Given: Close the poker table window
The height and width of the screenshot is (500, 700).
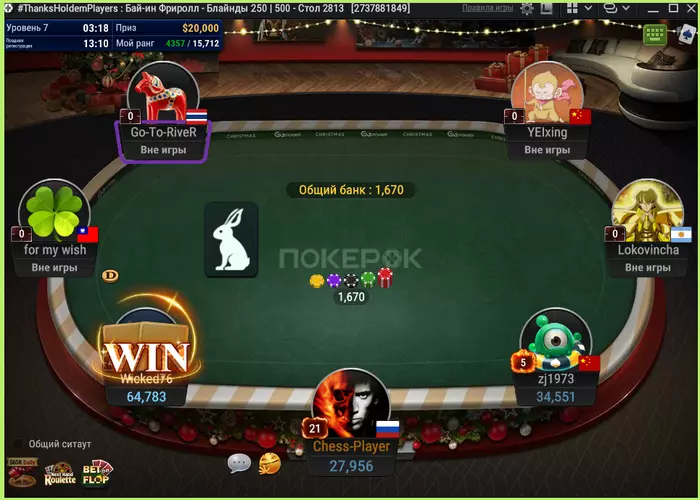Looking at the screenshot, I should 685,8.
